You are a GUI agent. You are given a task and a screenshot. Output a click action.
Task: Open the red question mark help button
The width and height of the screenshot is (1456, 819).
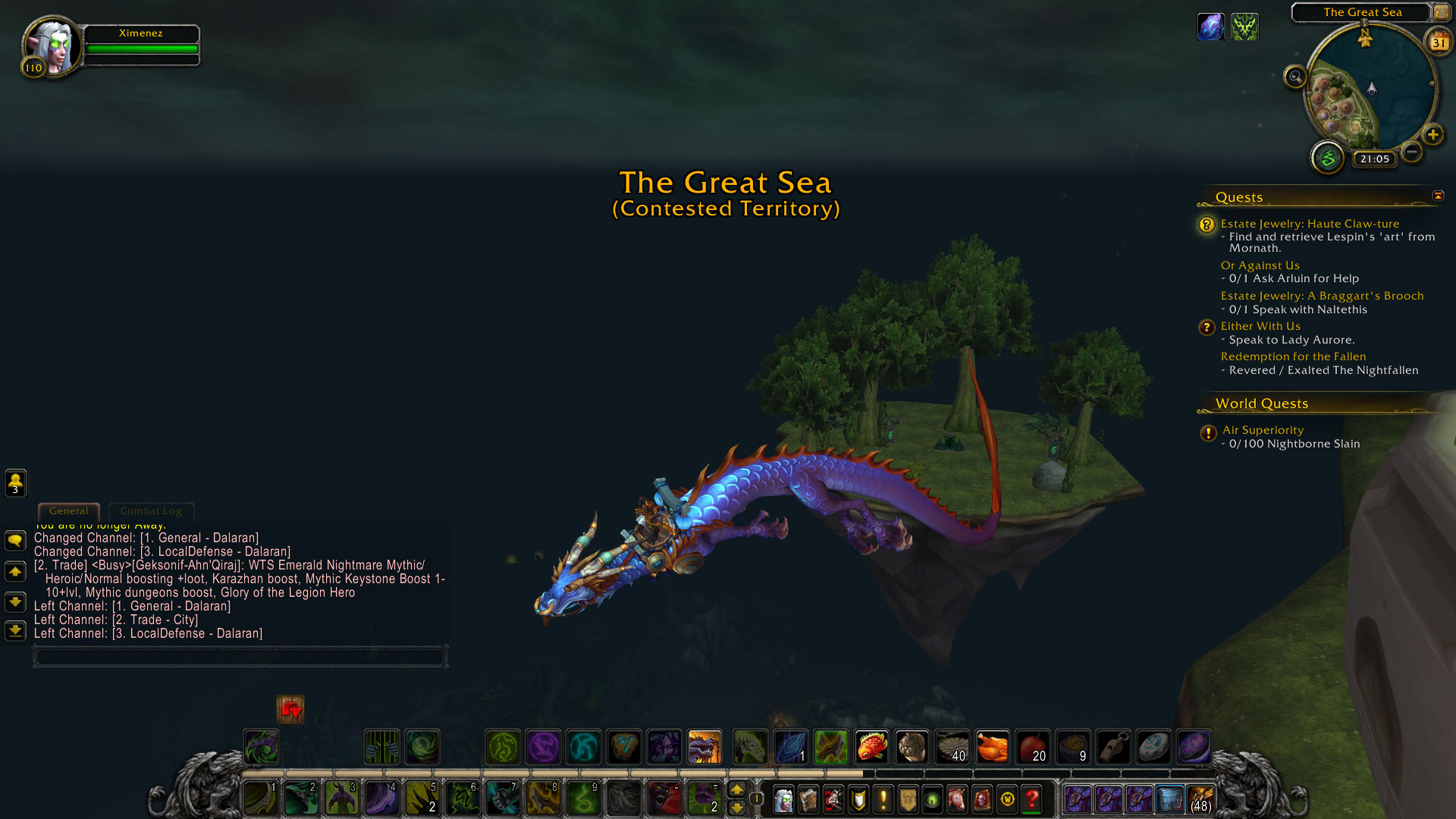click(x=1031, y=799)
